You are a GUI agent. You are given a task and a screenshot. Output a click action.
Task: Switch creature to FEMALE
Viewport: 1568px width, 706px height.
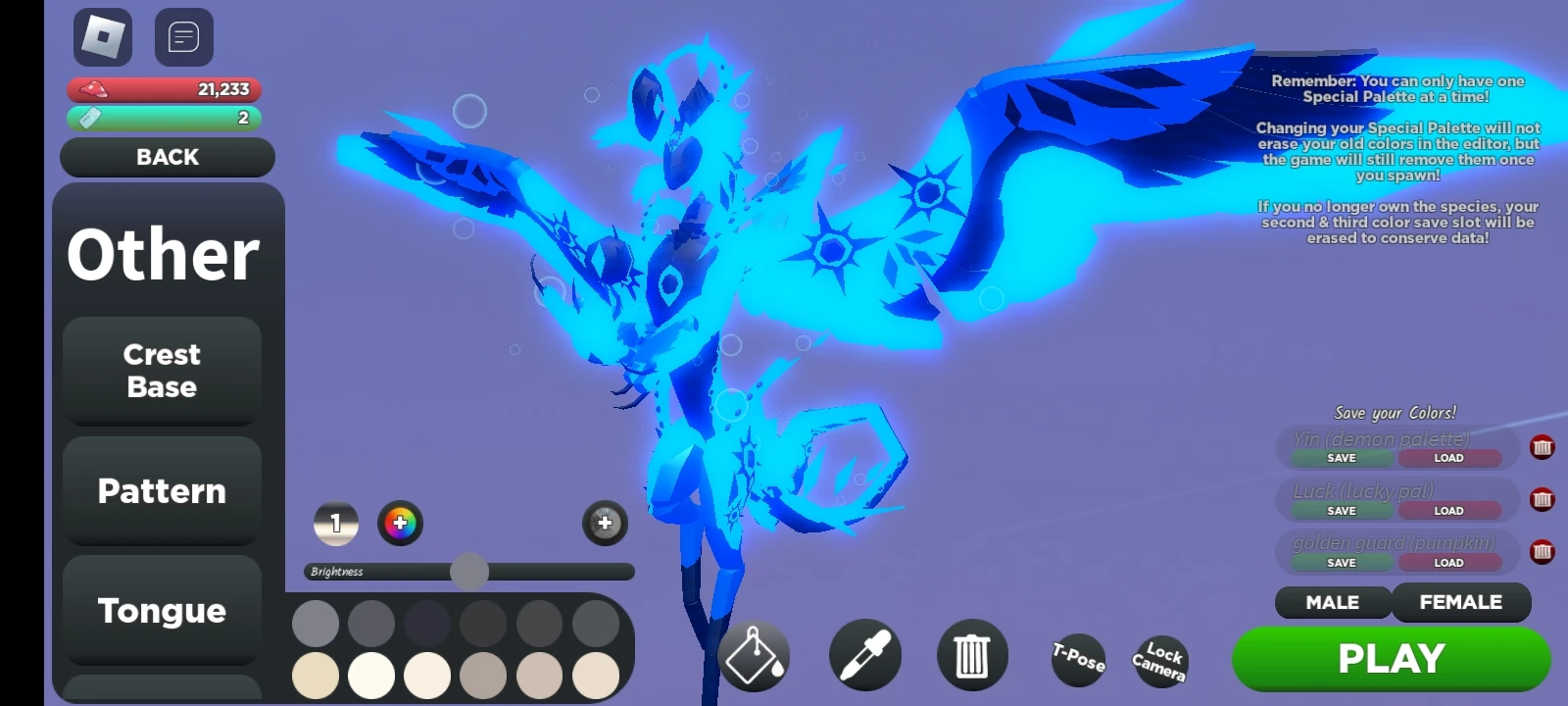[1462, 602]
